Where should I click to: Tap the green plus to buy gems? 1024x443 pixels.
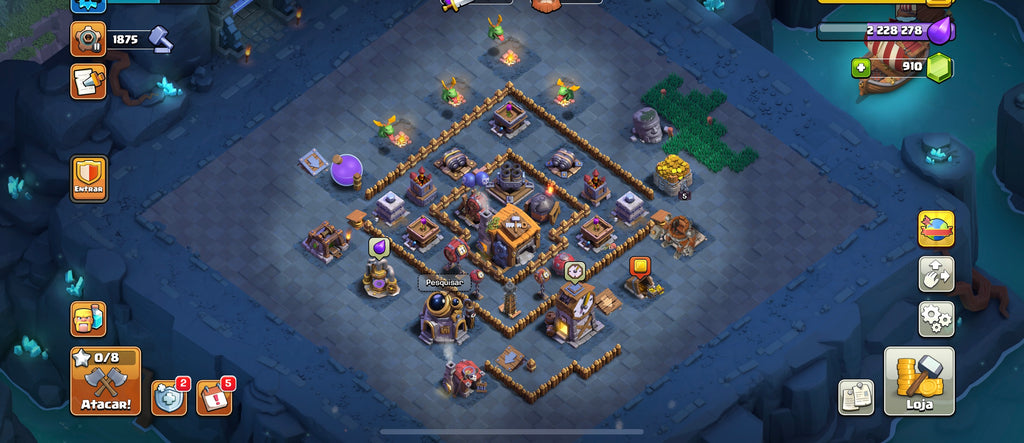(860, 68)
